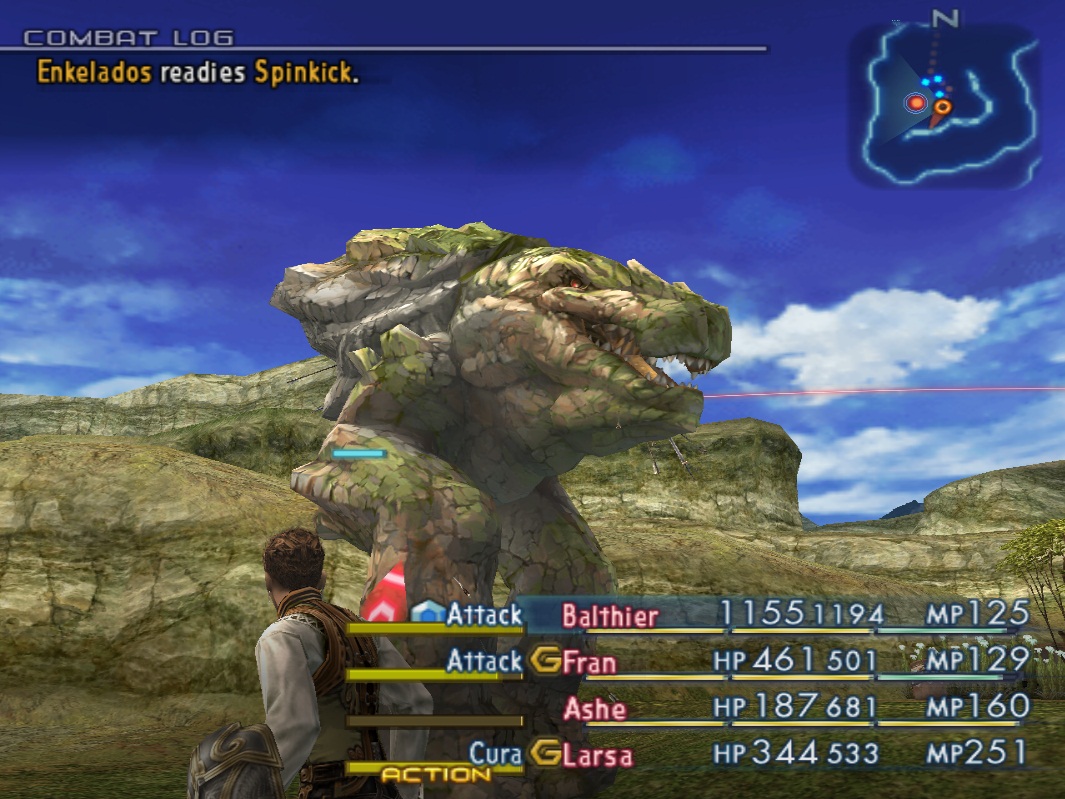Click the Combat Log header
This screenshot has height=799, width=1065.
(128, 39)
